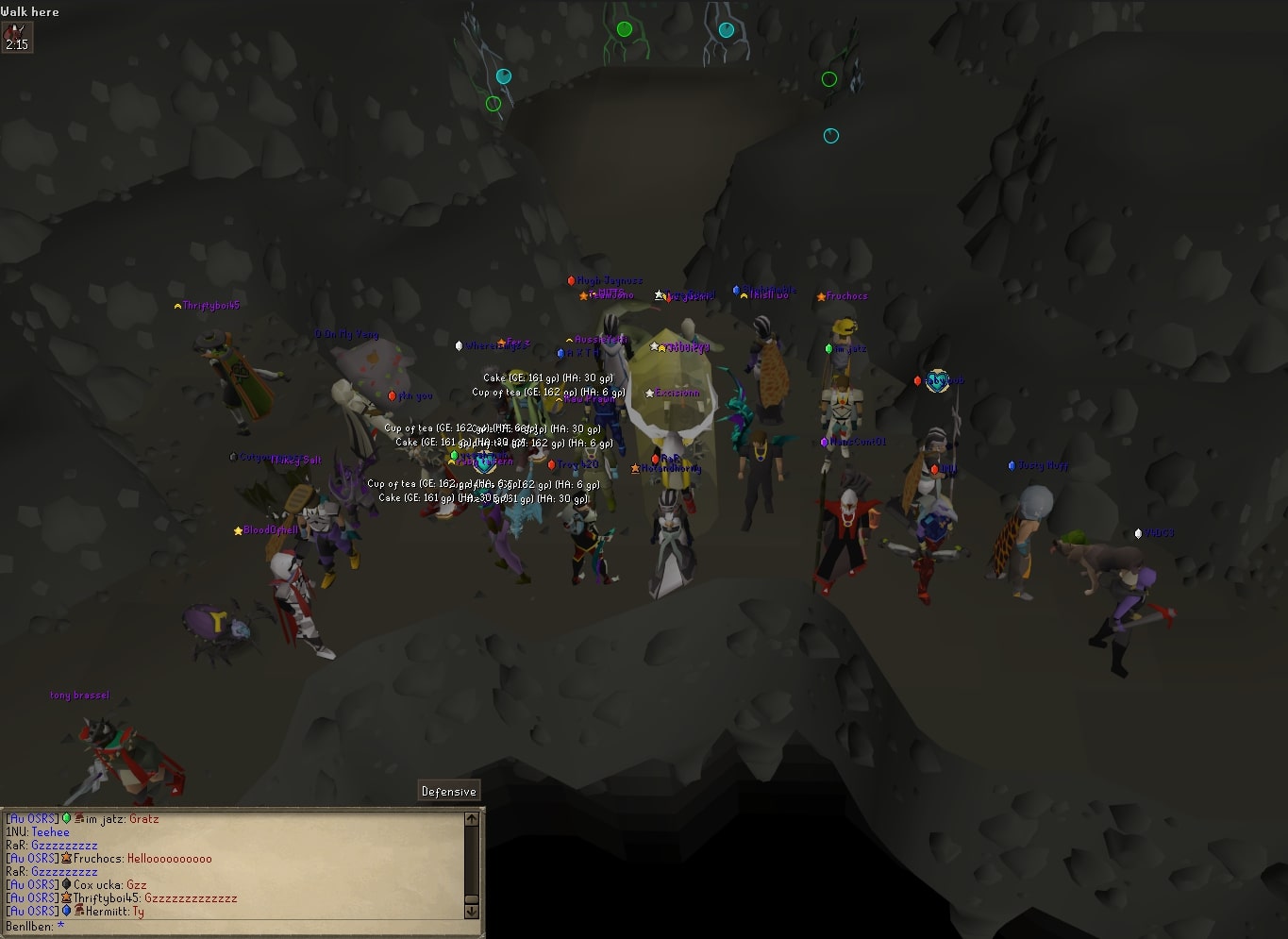Click the Walk here option

point(30,11)
